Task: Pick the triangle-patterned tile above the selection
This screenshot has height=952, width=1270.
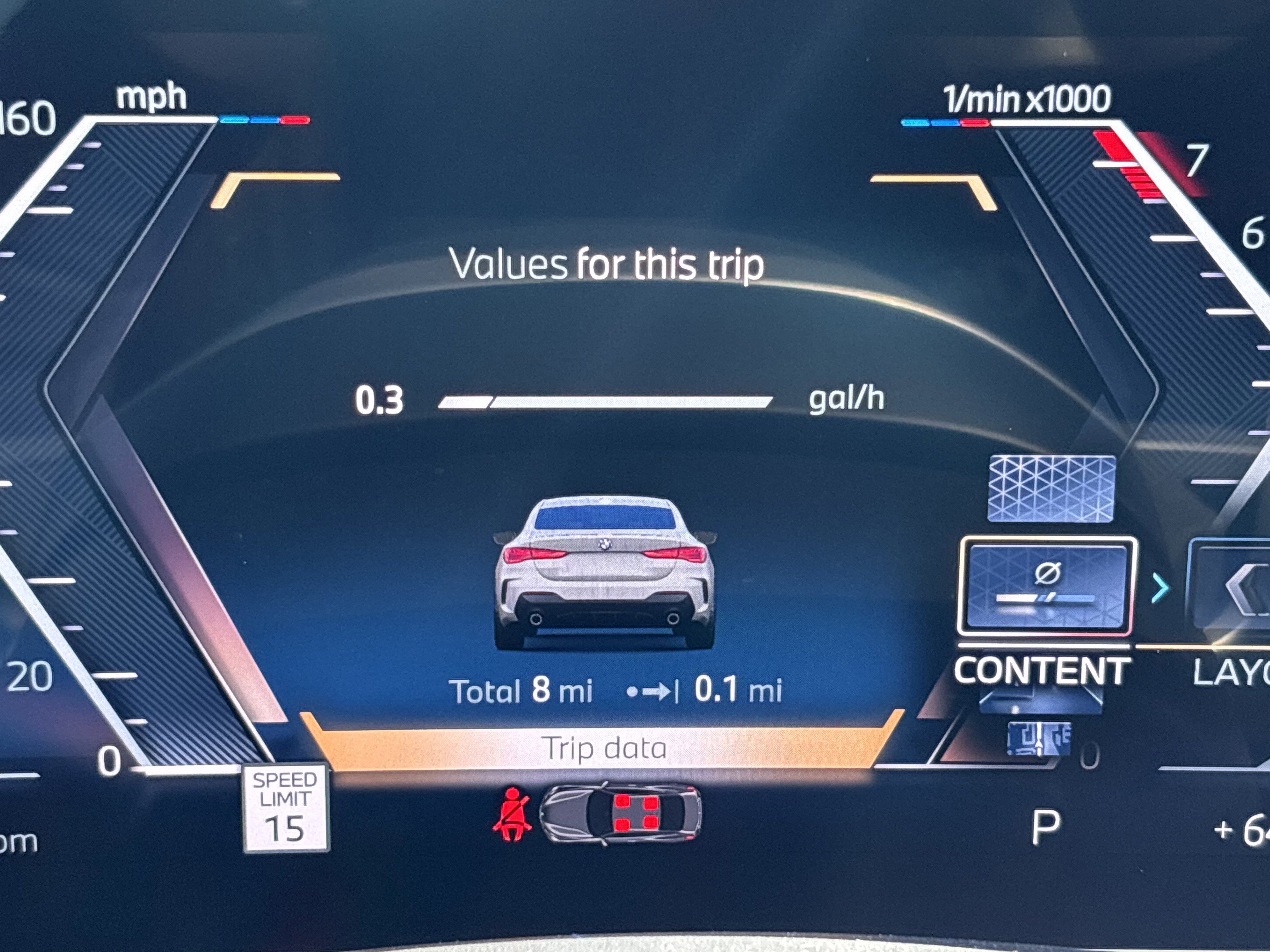Action: click(x=1051, y=489)
